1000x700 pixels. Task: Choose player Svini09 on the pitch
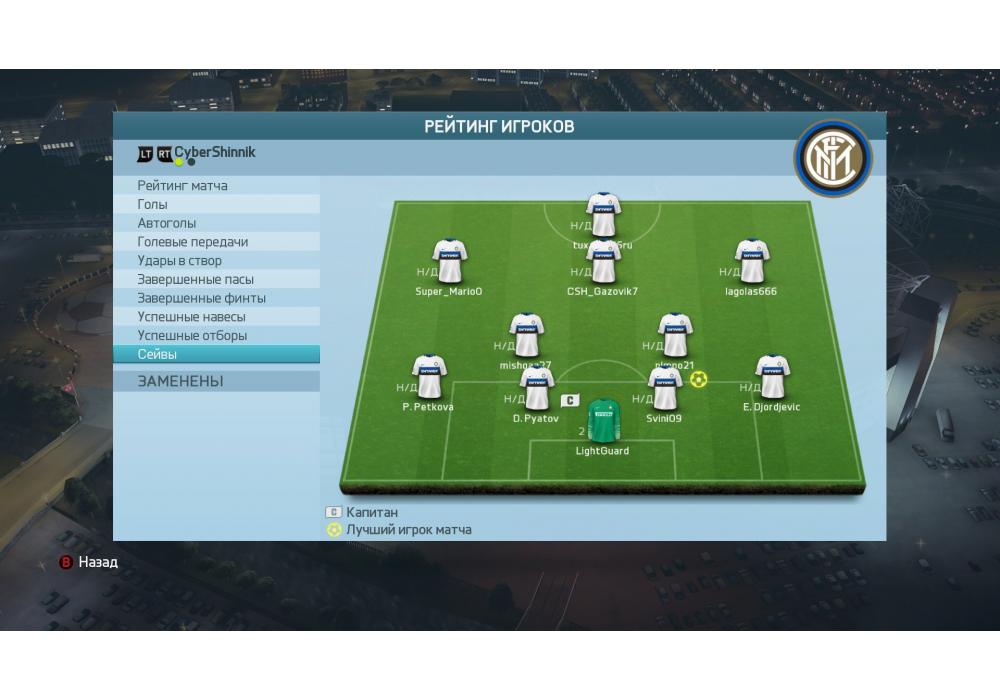click(x=664, y=389)
